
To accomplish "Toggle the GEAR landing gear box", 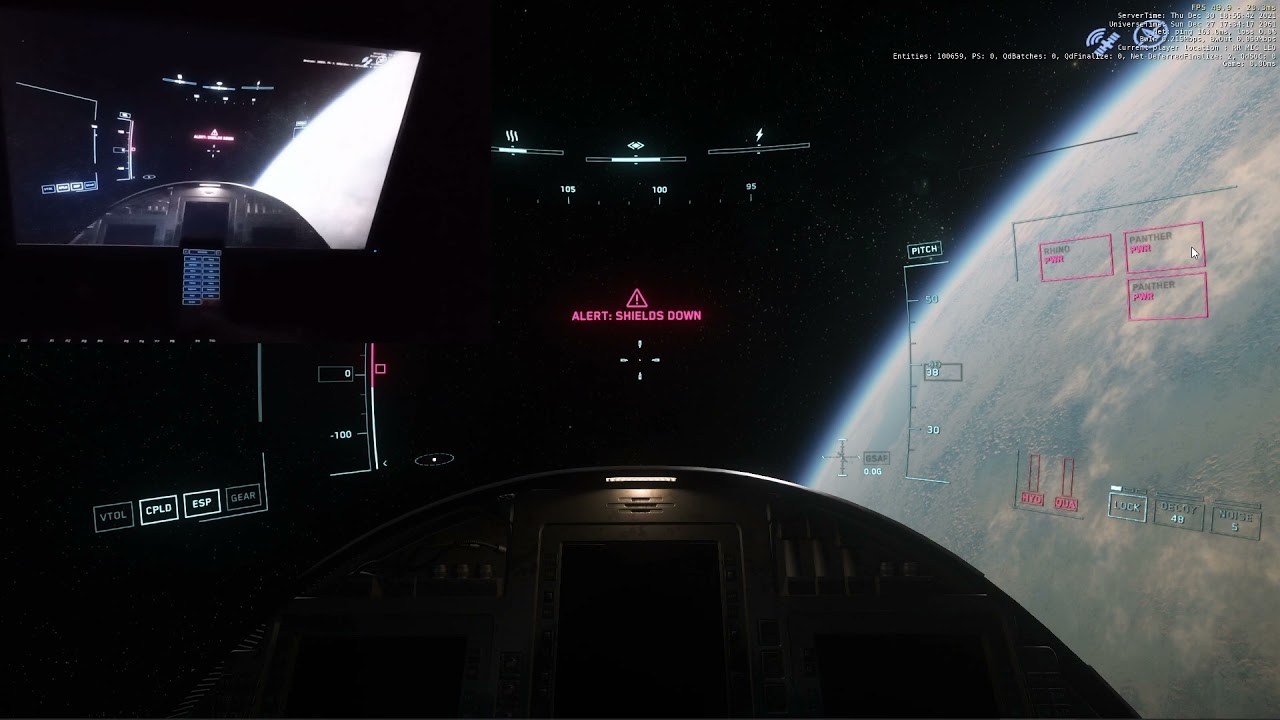I will (243, 496).
